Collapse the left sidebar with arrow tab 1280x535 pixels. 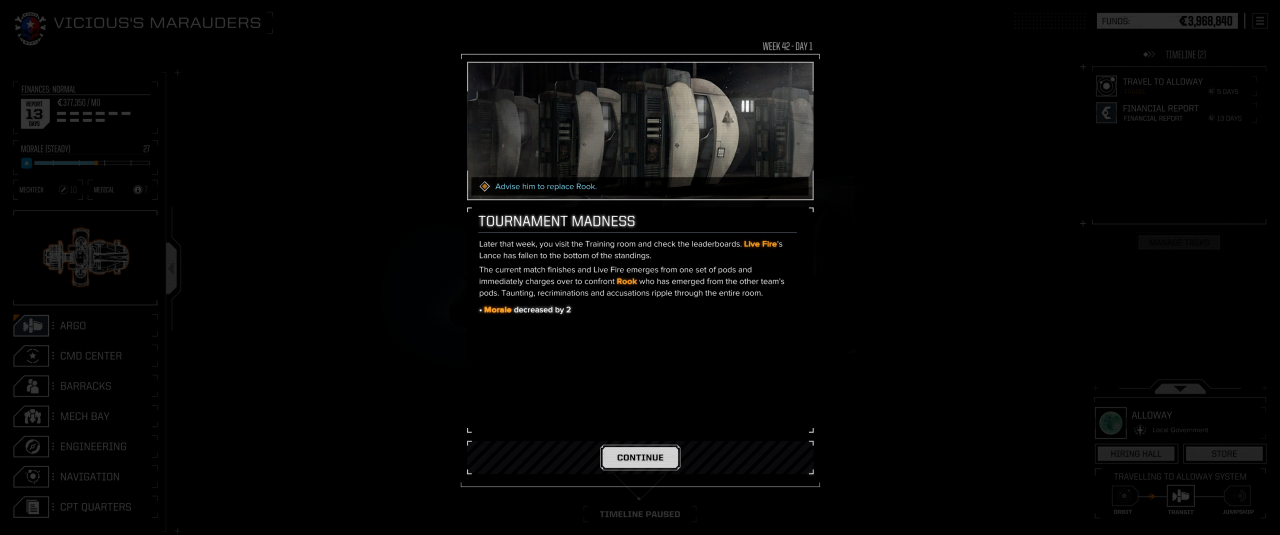(x=170, y=265)
